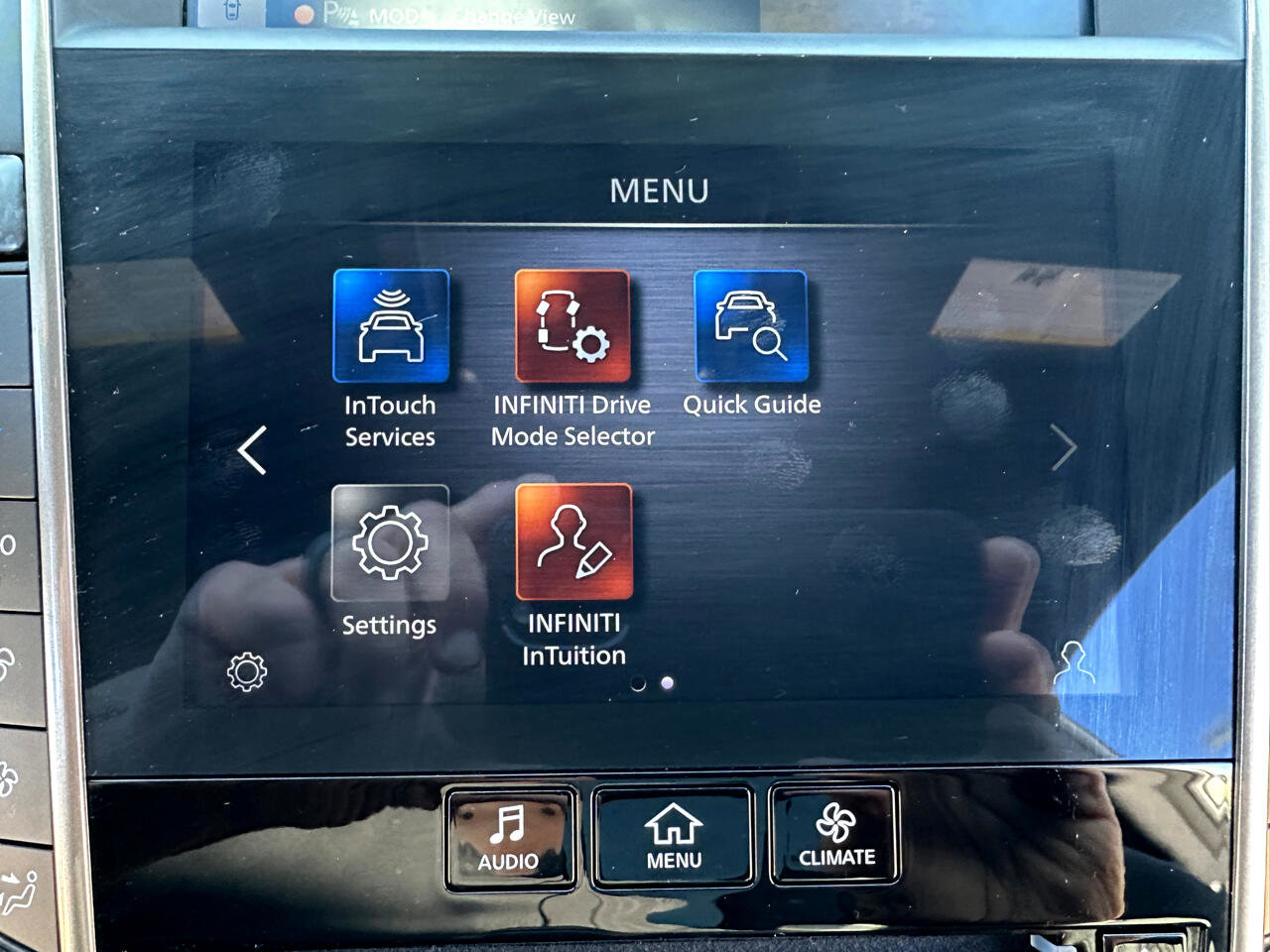The height and width of the screenshot is (952, 1270).
Task: Go to the next menu page arrow
Action: pos(1063,449)
